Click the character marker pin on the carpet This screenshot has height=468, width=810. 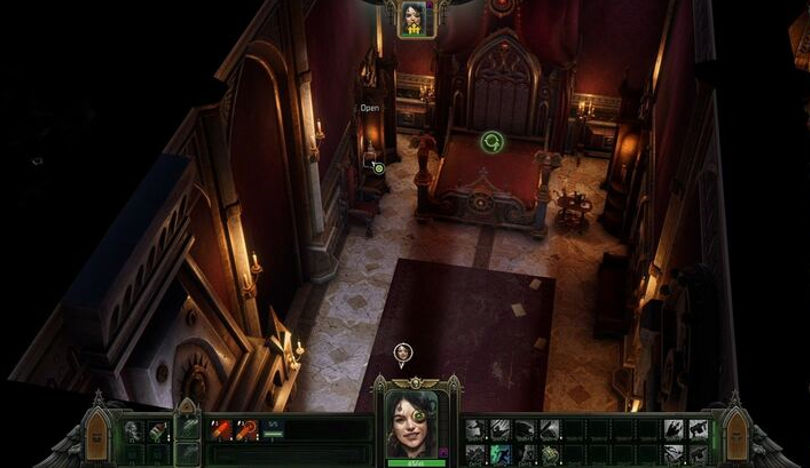[402, 352]
